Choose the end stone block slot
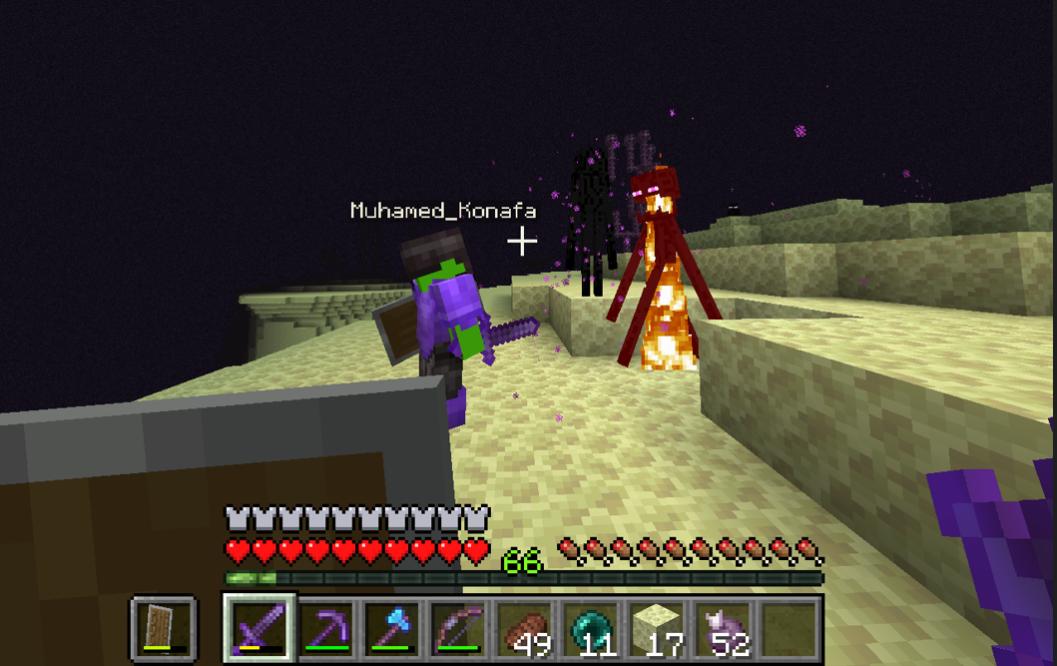 tap(658, 629)
